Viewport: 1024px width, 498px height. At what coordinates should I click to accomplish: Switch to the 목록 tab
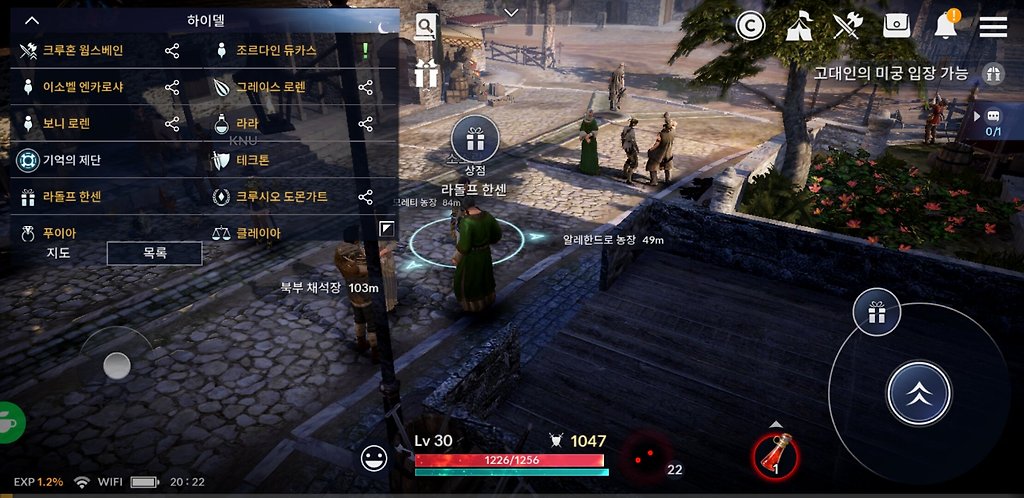pos(154,253)
